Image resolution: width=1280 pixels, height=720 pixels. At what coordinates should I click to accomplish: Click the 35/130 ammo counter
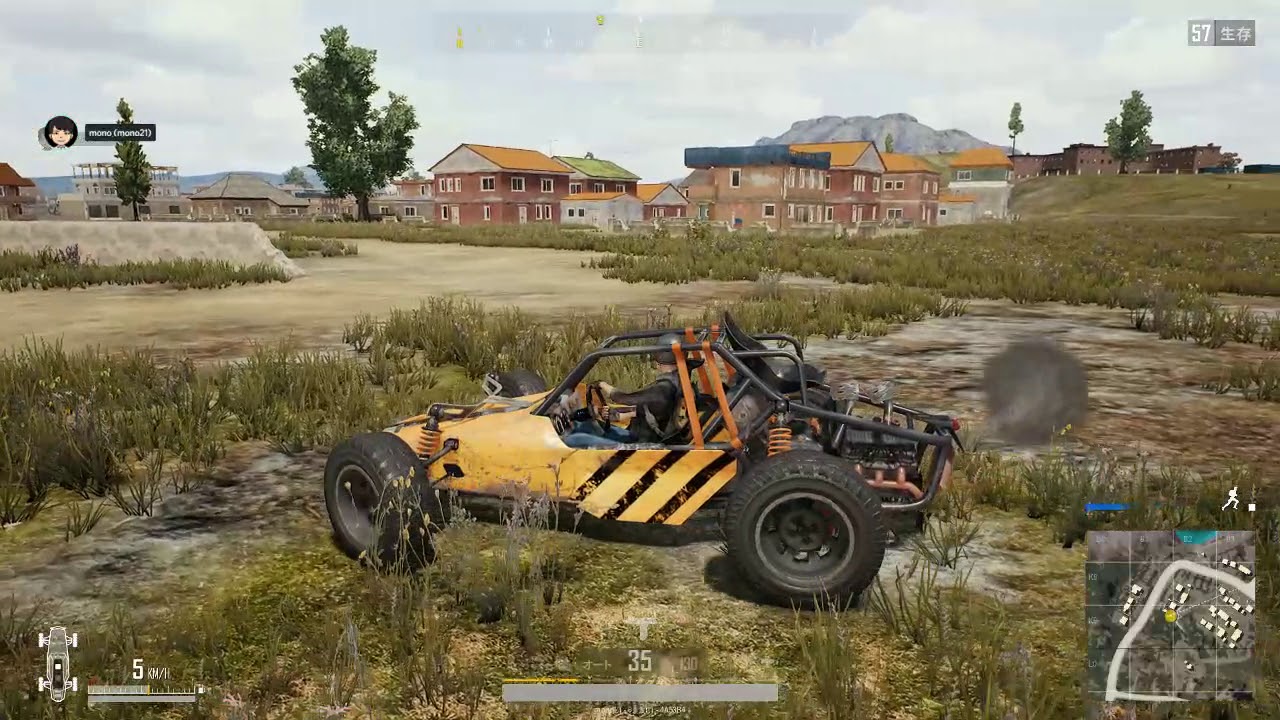660,663
